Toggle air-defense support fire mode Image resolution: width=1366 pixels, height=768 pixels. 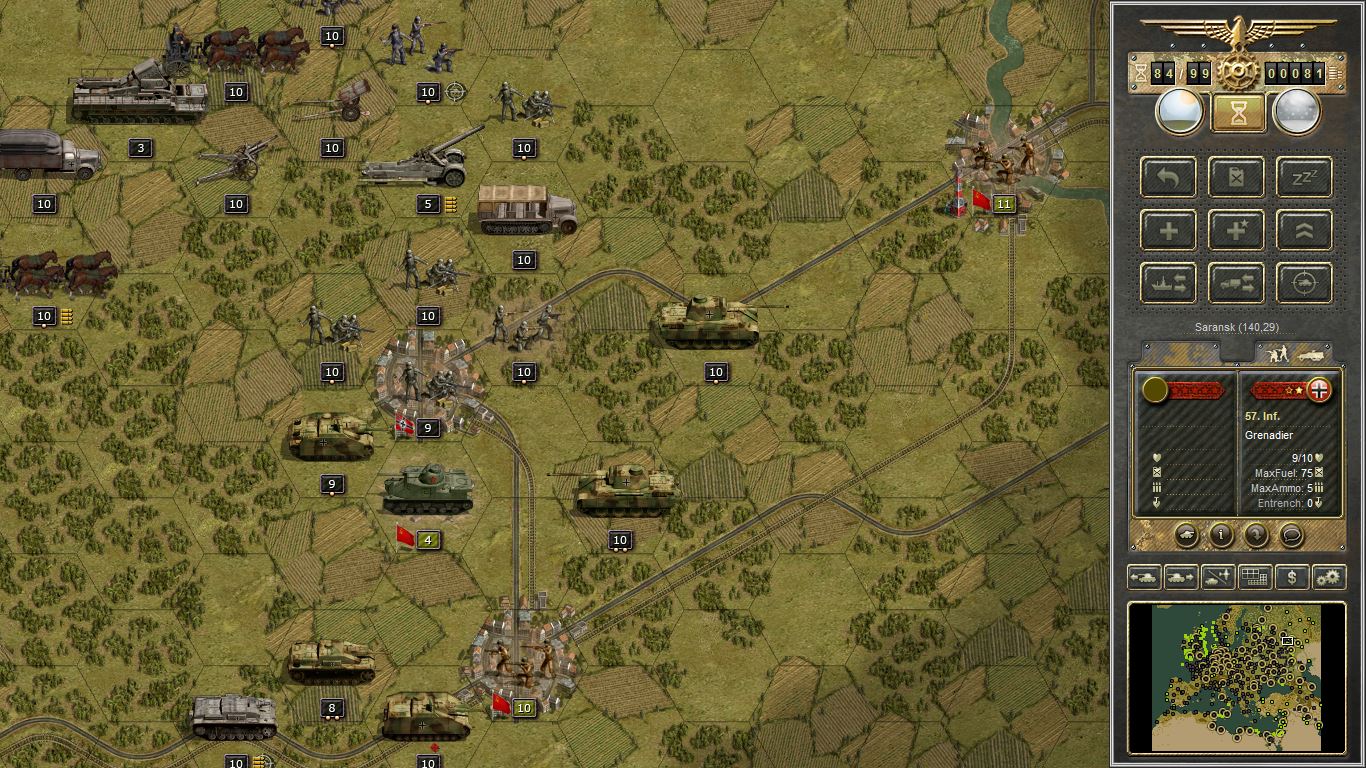(x=1303, y=283)
